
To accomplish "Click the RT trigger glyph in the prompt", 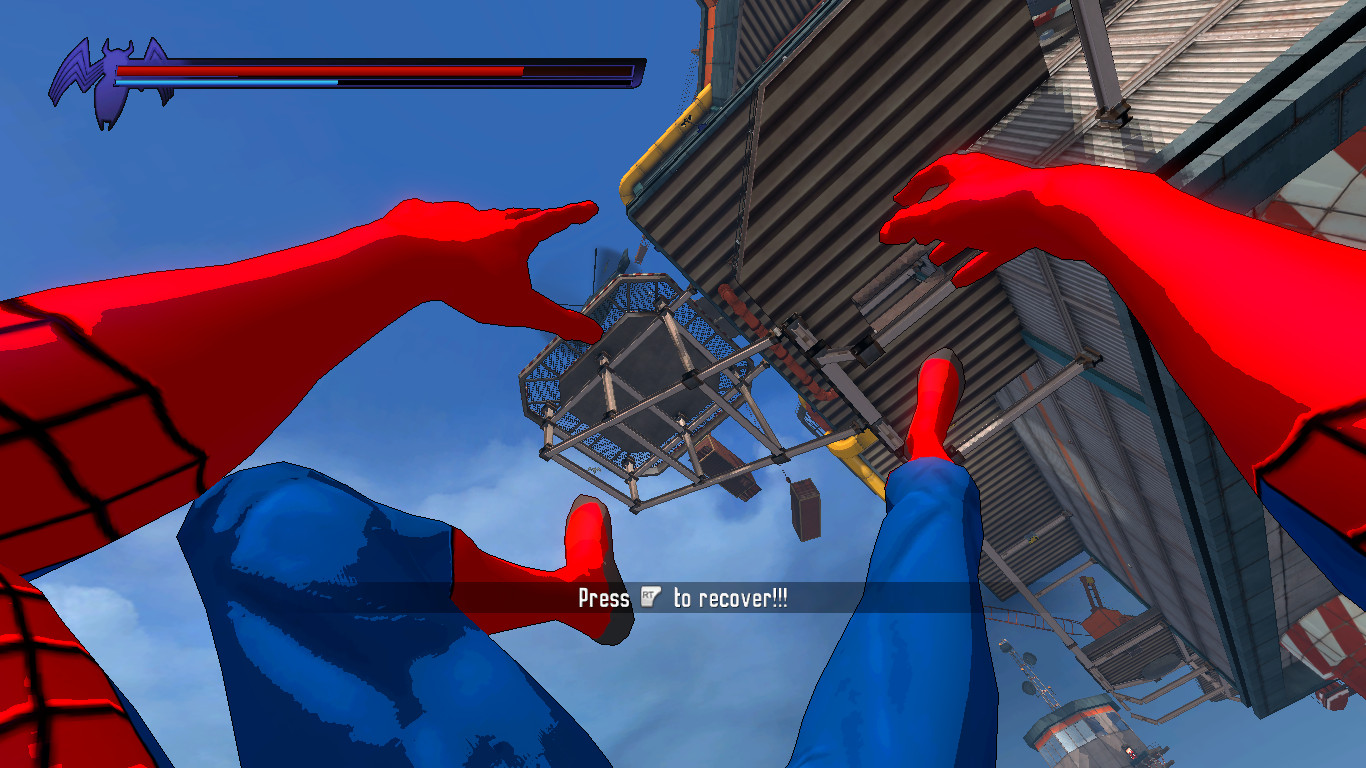I will (x=650, y=597).
